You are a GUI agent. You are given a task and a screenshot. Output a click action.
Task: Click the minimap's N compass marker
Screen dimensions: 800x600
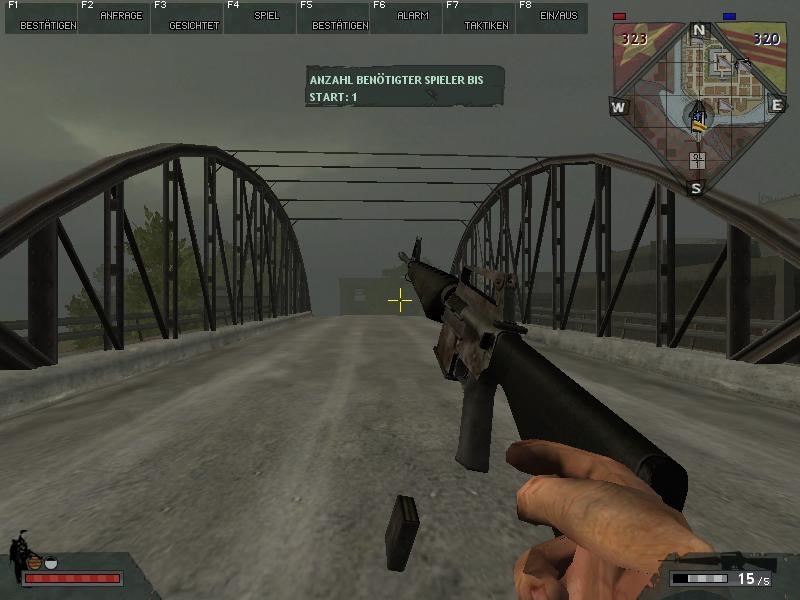coord(699,31)
